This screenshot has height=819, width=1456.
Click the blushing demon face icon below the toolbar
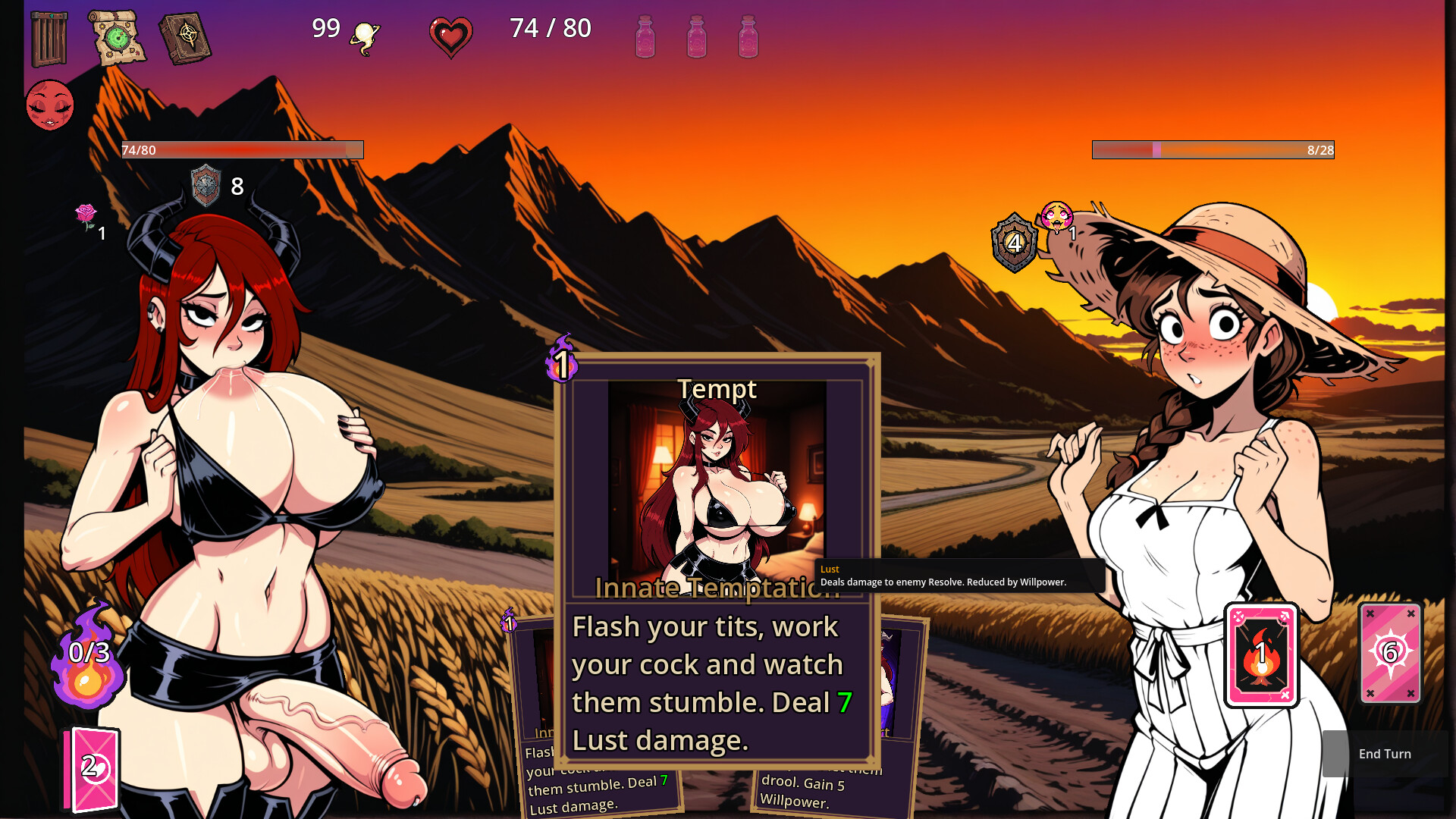49,105
